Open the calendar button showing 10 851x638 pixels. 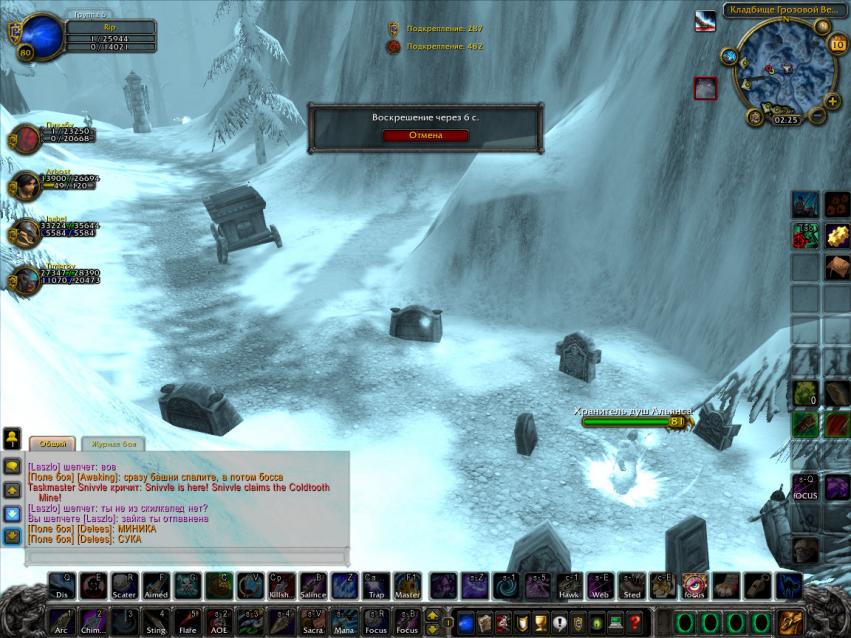click(838, 44)
